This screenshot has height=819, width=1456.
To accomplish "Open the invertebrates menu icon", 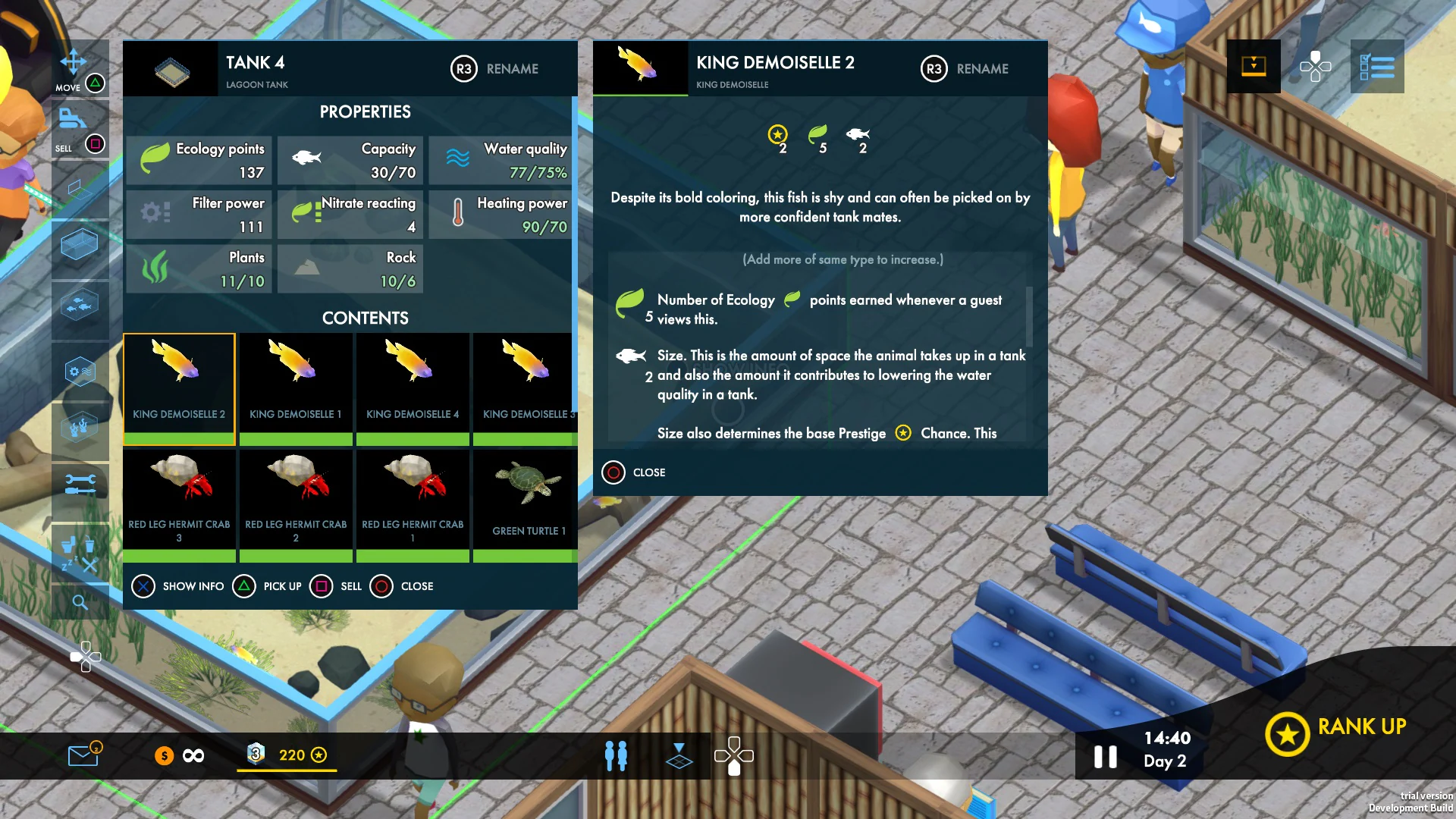I will click(80, 426).
